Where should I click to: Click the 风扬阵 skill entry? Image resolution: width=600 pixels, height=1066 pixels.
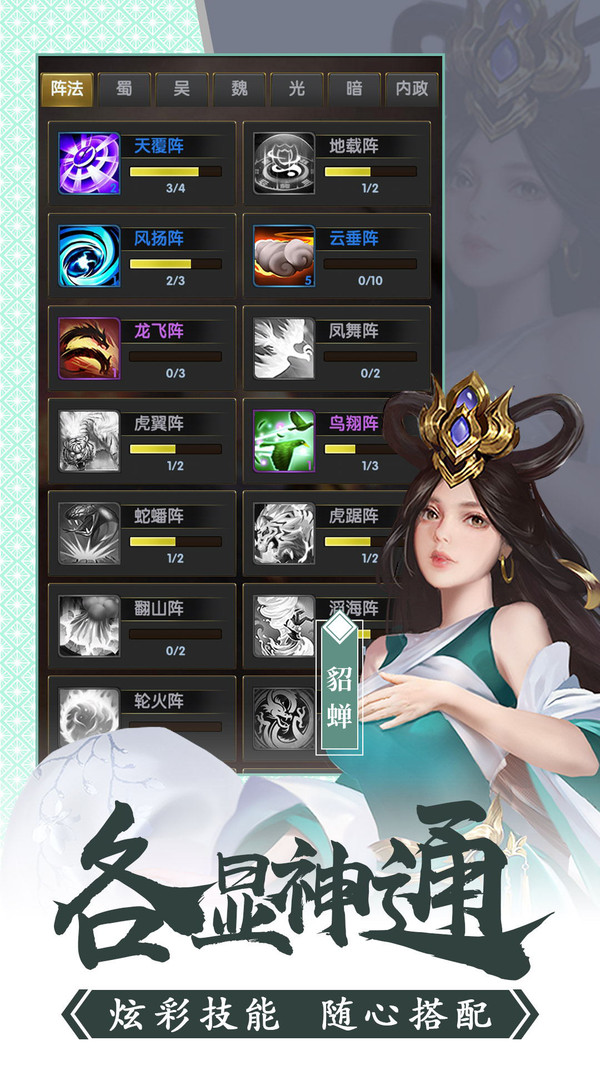point(142,256)
